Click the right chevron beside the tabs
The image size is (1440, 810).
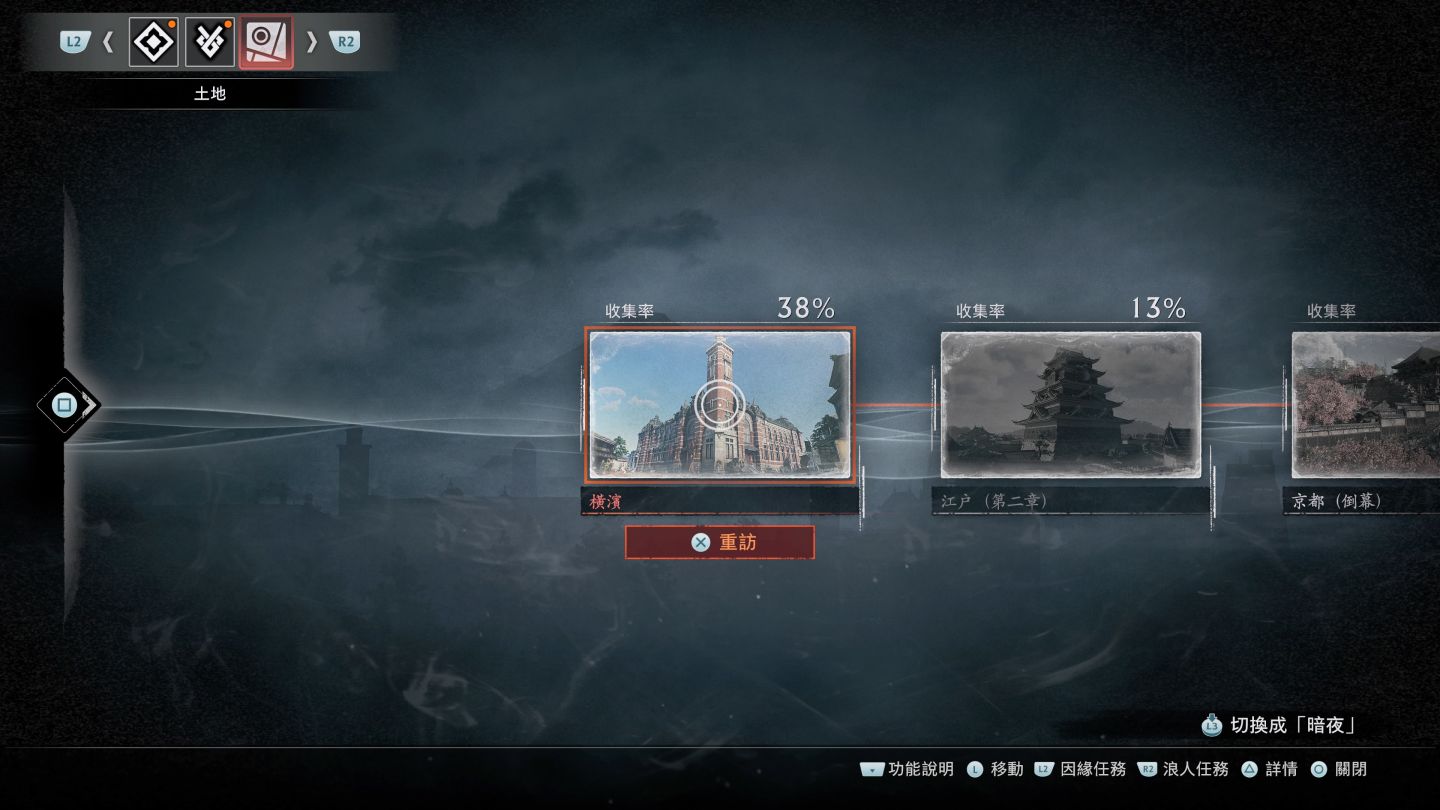(x=312, y=42)
